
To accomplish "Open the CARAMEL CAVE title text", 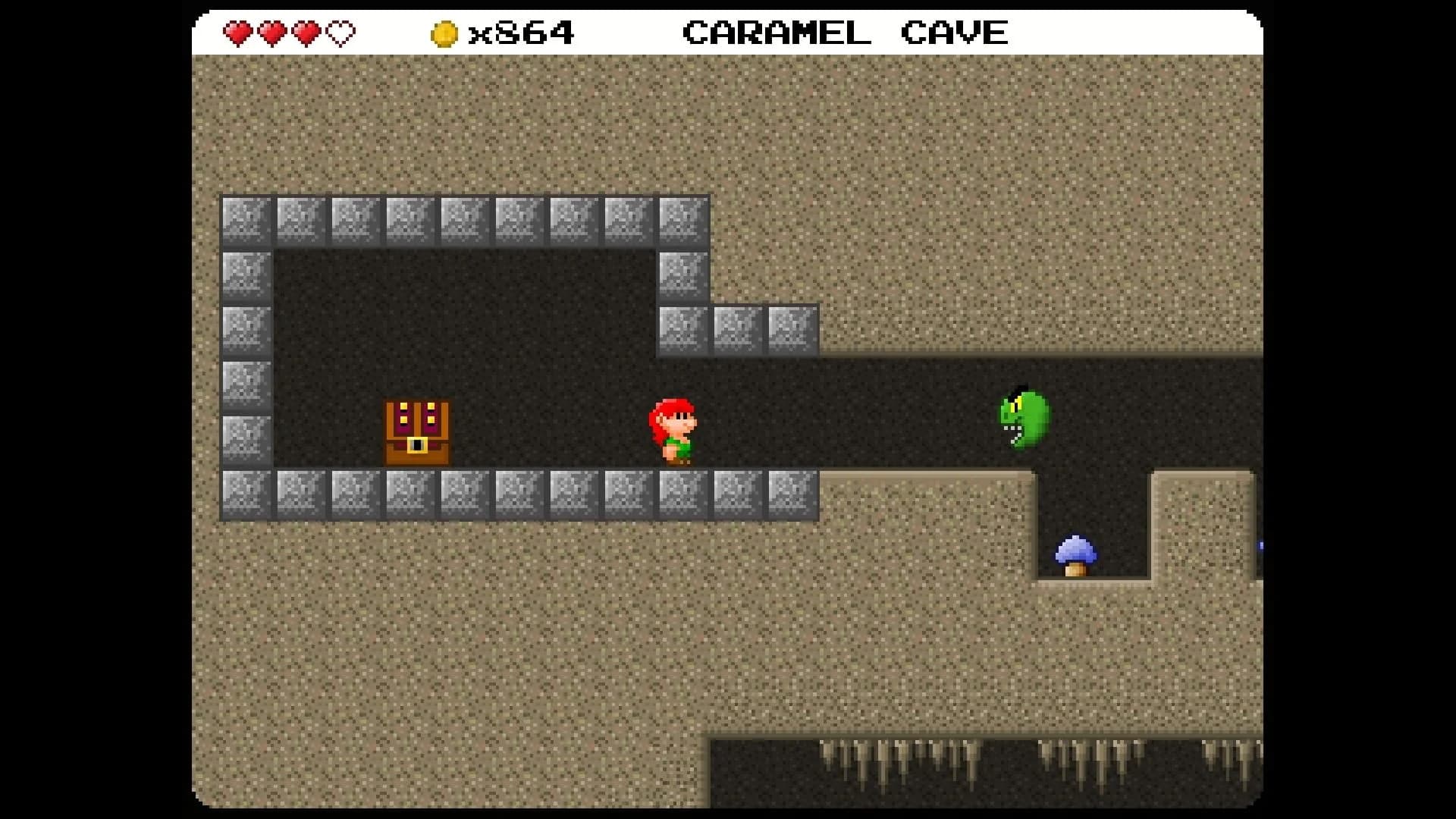I will [845, 32].
